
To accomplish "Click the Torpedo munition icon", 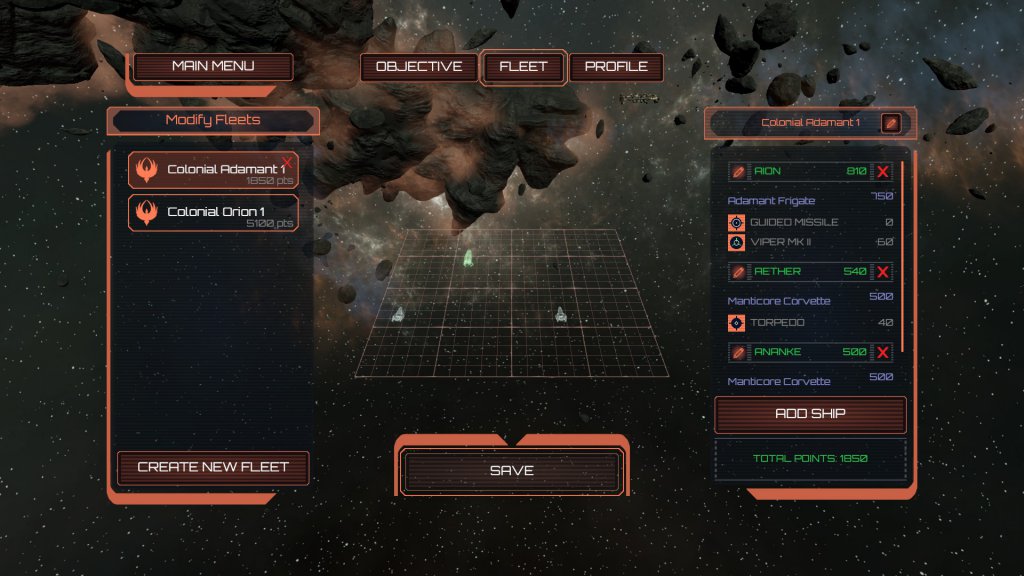I will [x=737, y=323].
